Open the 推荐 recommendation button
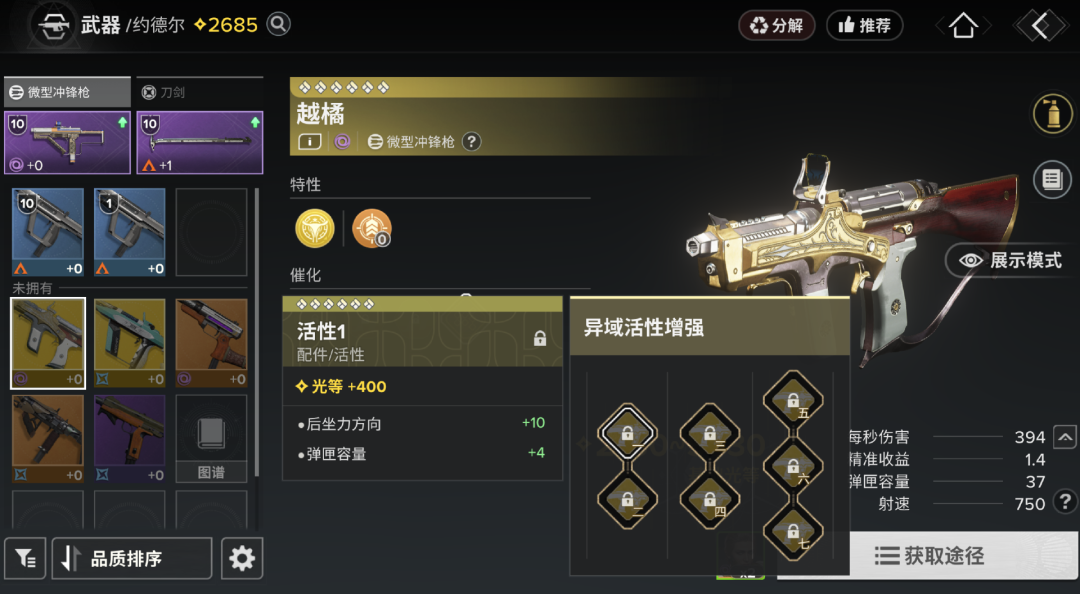Image resolution: width=1080 pixels, height=594 pixels. click(x=864, y=26)
